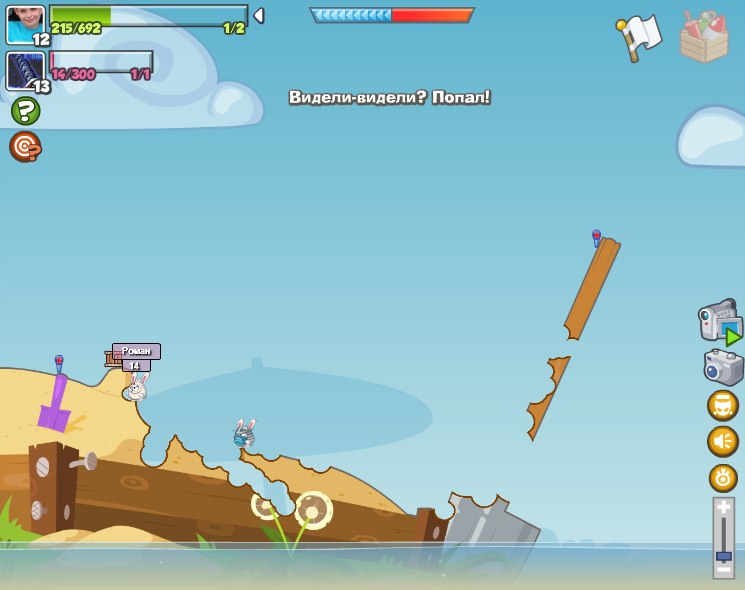Open the weapons crate inventory

[x=704, y=38]
